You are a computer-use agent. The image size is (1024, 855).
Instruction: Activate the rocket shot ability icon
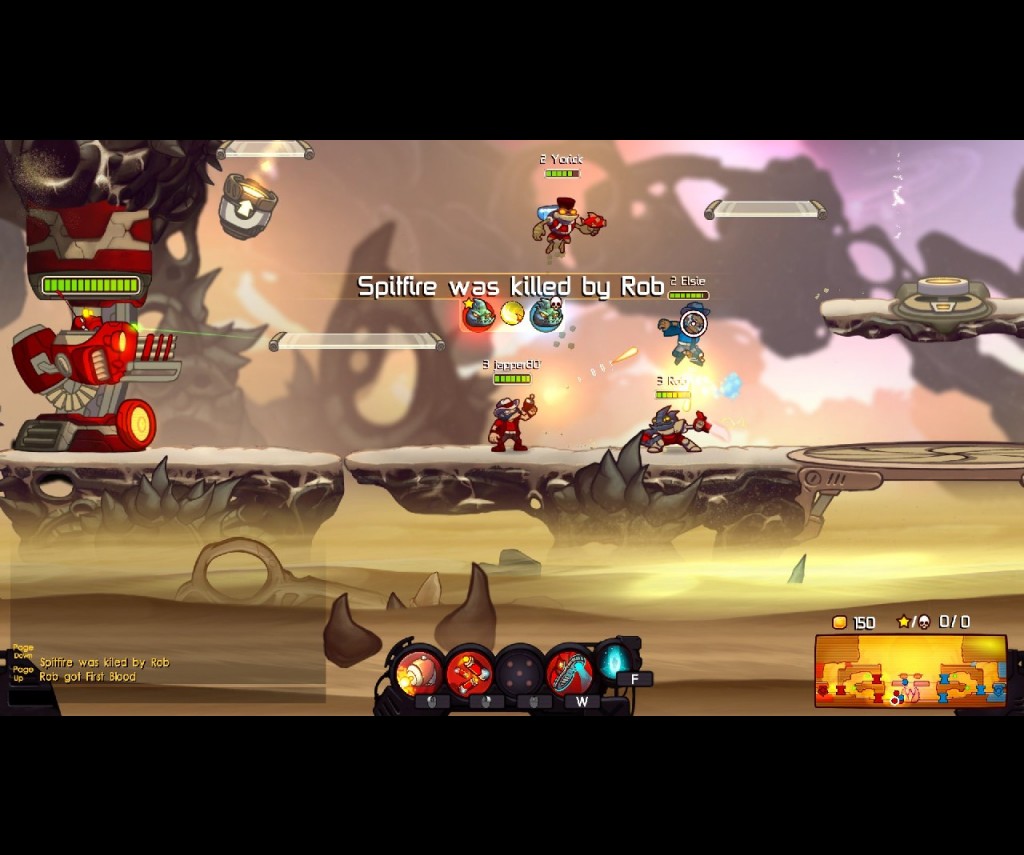click(x=419, y=671)
